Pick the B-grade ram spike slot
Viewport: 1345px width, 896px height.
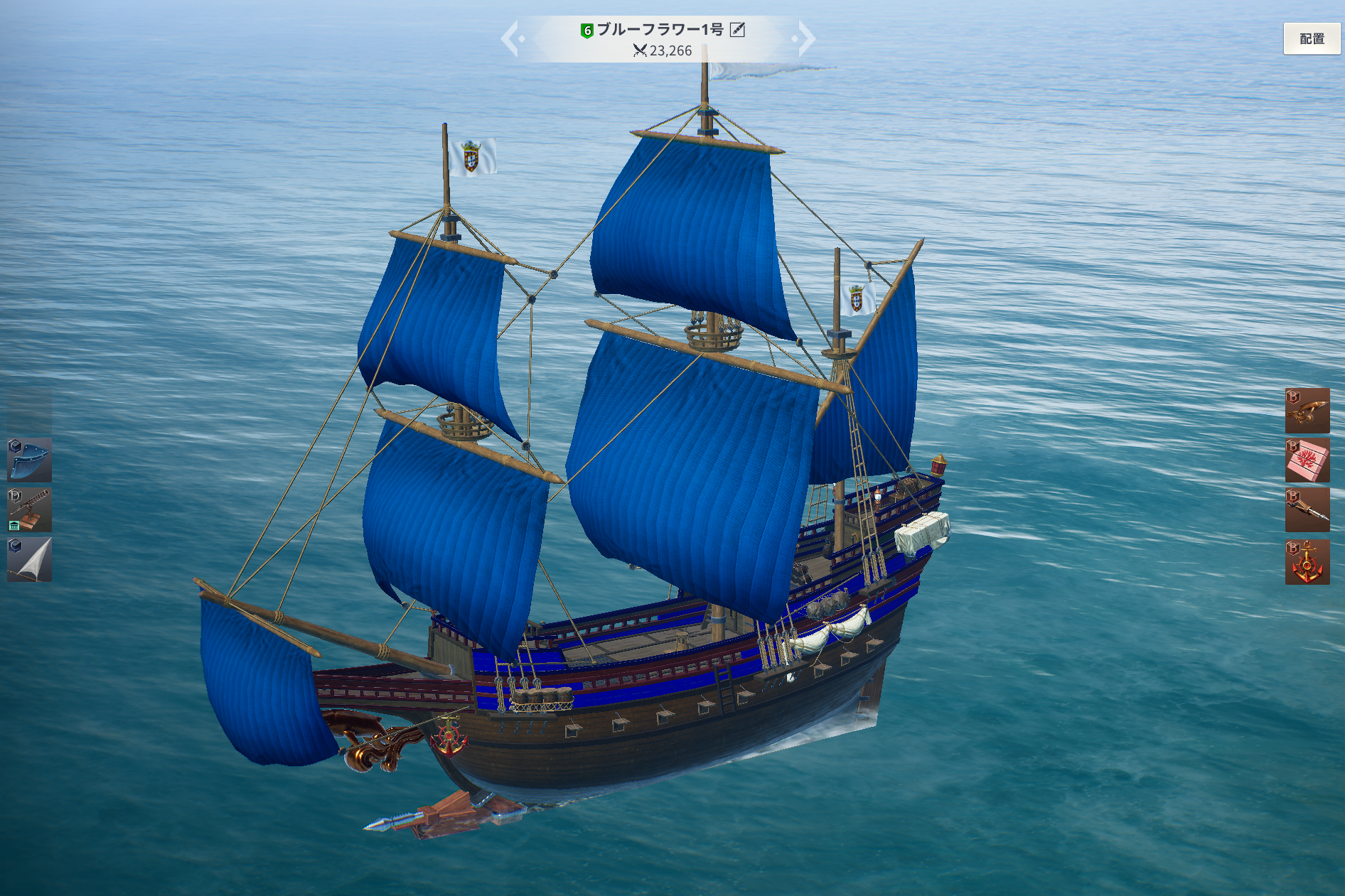click(1307, 510)
